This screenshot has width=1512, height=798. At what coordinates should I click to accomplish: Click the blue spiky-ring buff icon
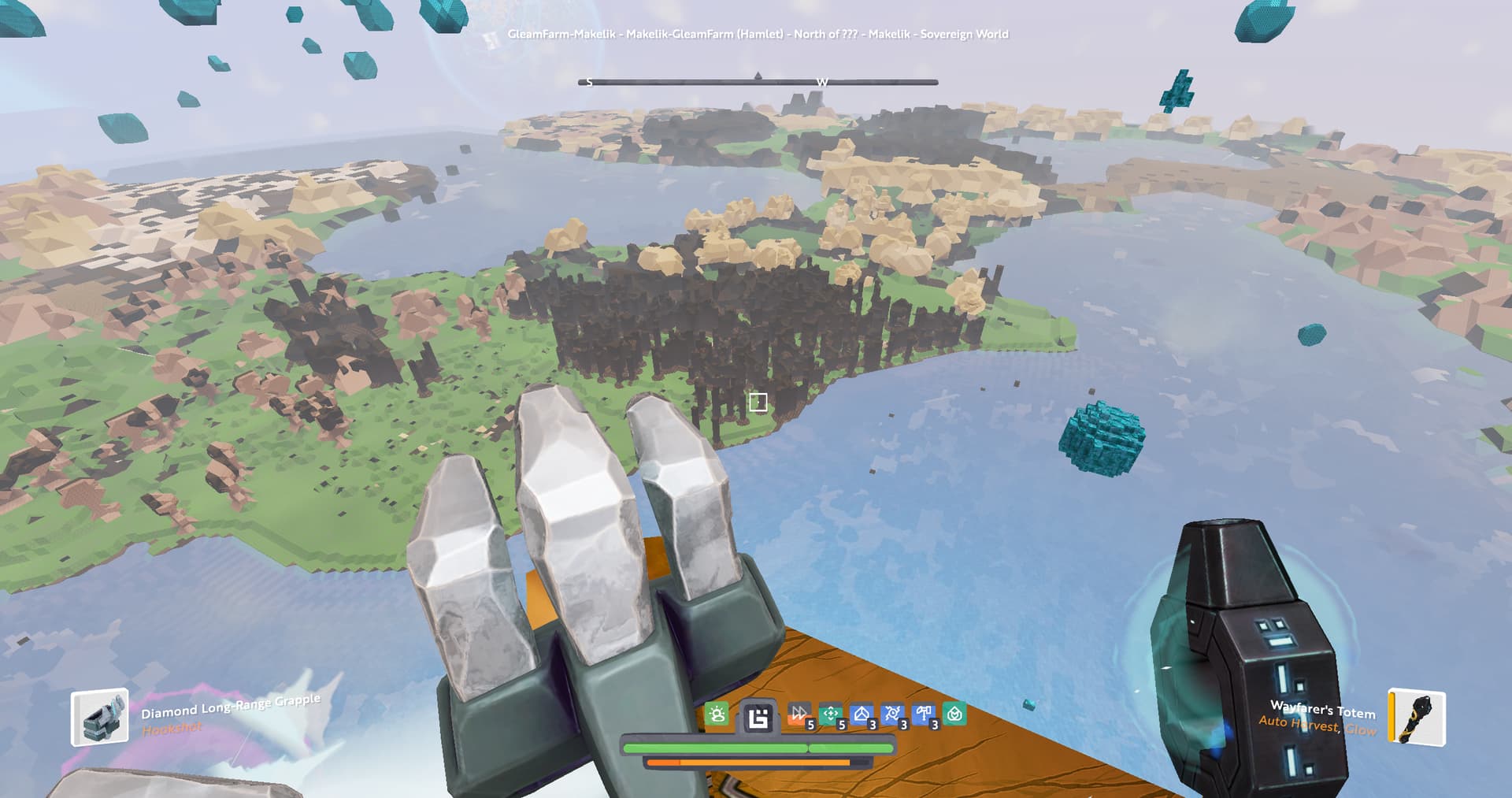pos(892,714)
